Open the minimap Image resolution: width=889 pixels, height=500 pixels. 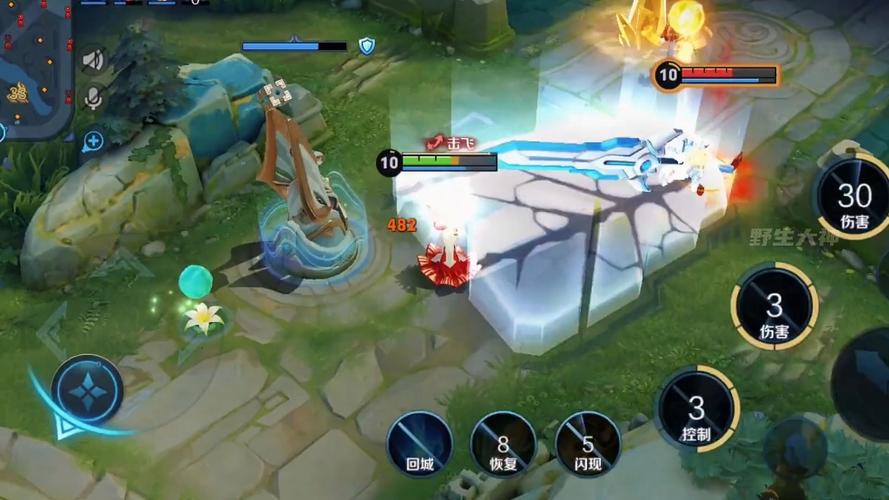(35, 65)
